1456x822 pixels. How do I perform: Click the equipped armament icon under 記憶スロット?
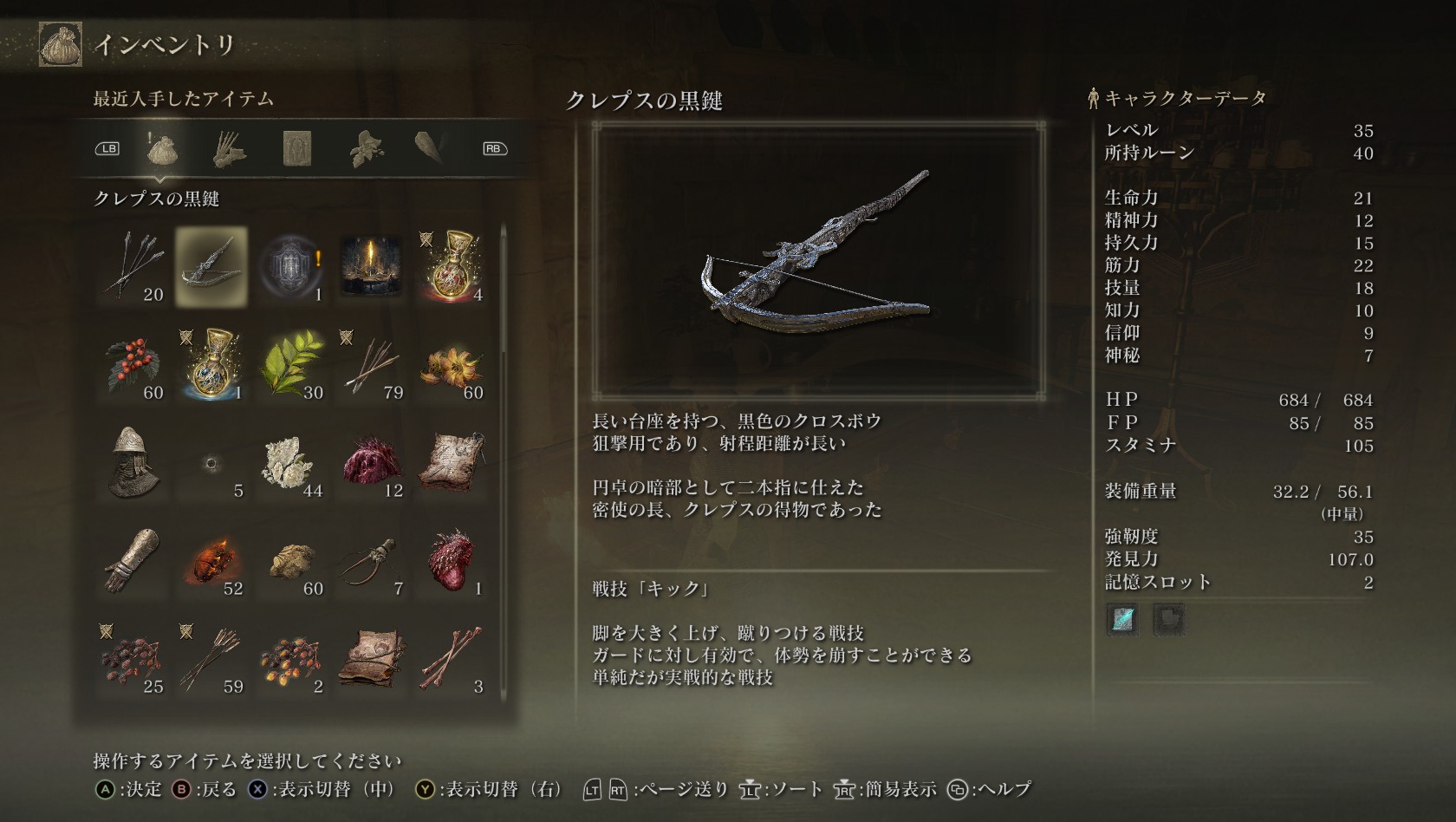[1121, 621]
